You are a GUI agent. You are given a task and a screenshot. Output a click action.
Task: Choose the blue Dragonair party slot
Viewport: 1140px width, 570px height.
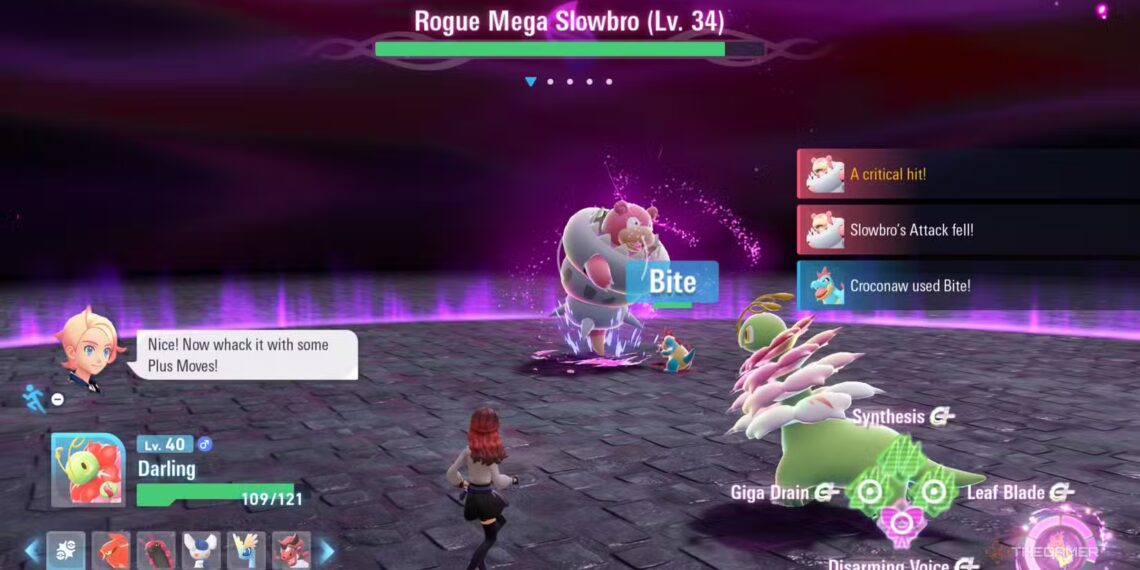246,550
